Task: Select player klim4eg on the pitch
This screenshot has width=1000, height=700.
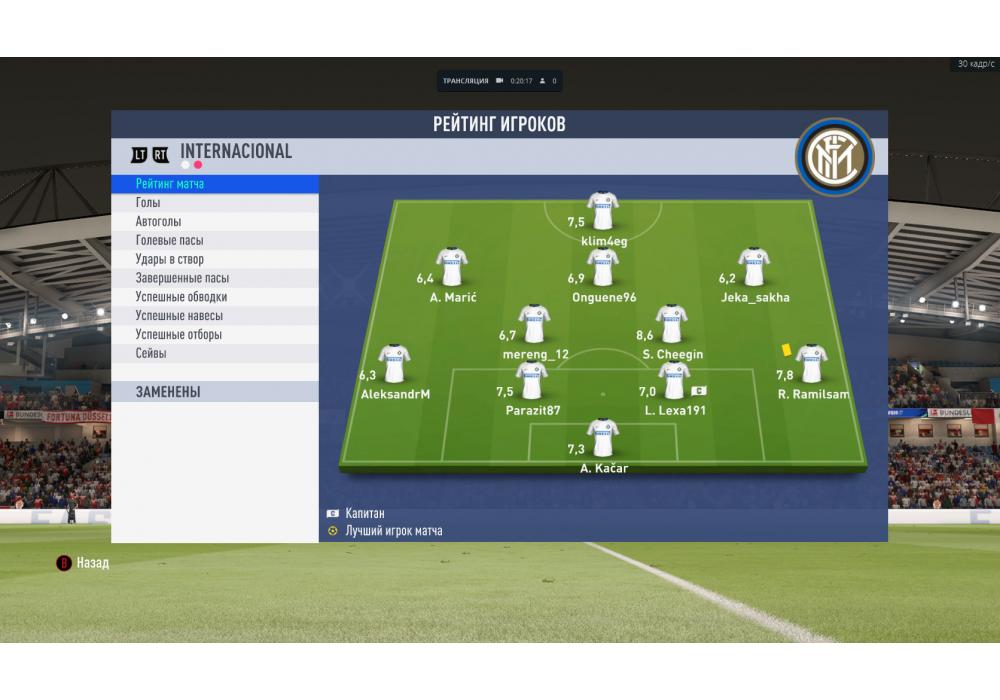Action: [603, 212]
